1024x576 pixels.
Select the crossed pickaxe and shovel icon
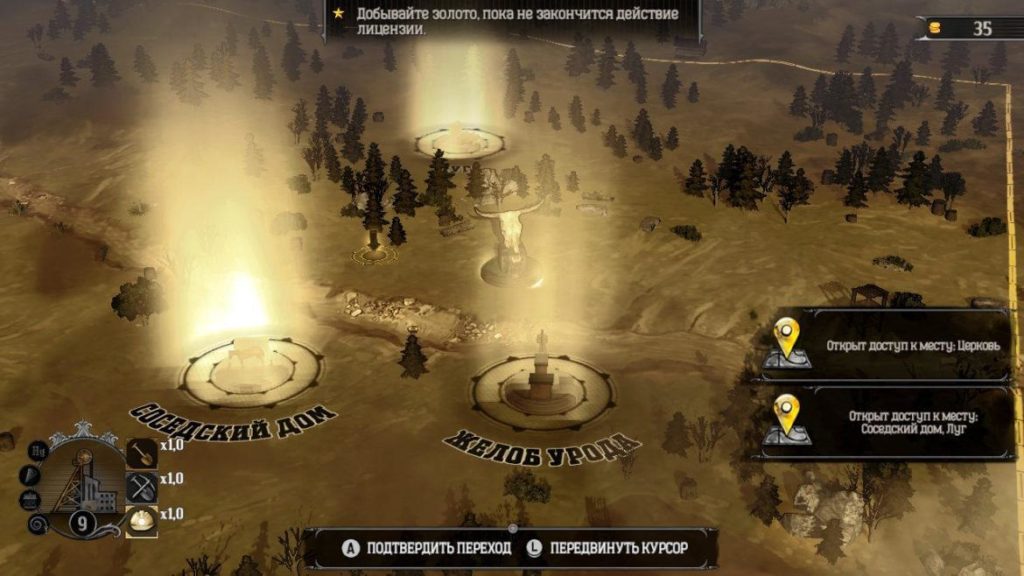point(143,486)
